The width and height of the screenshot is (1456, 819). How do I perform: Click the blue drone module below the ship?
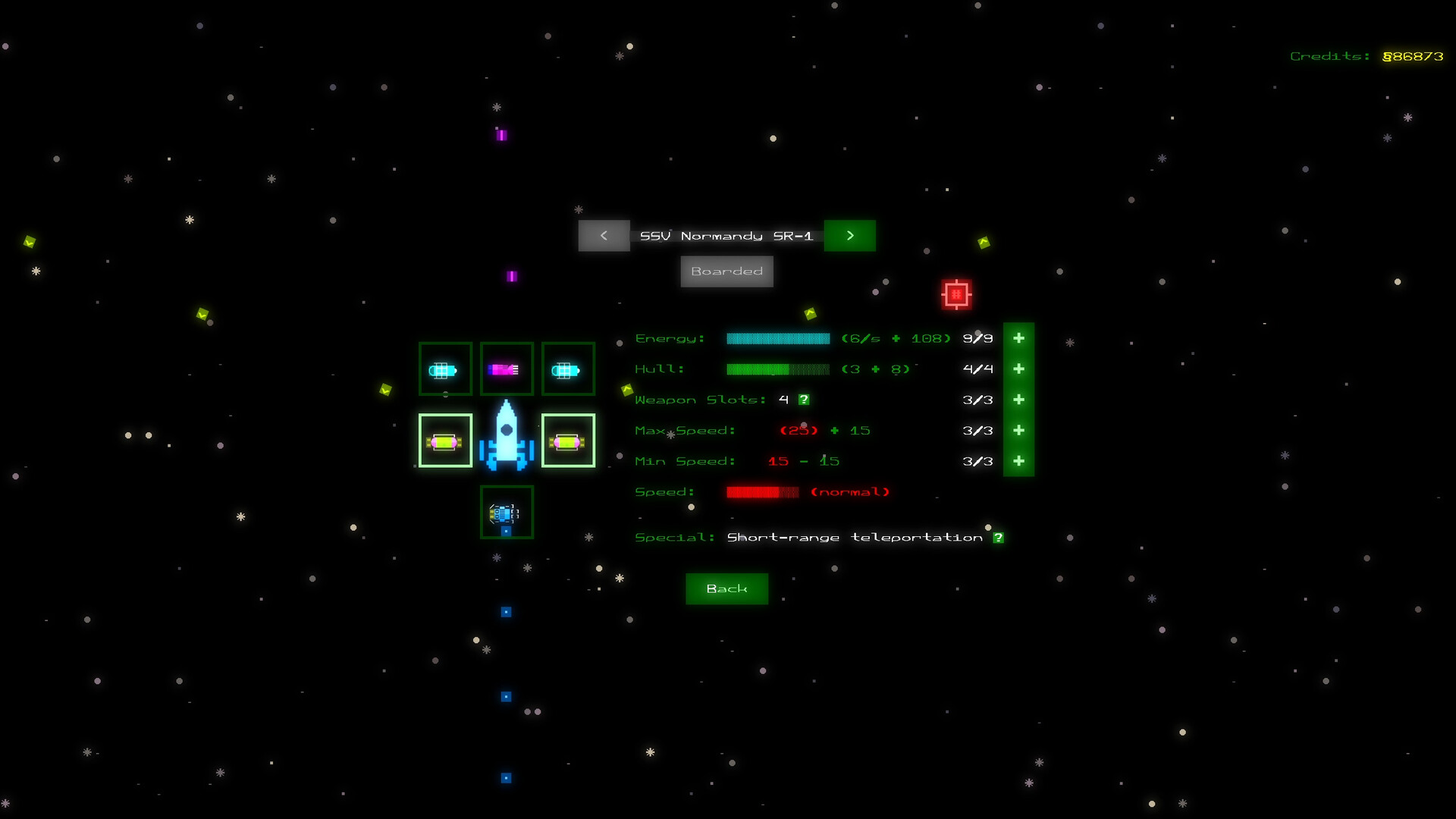click(506, 513)
